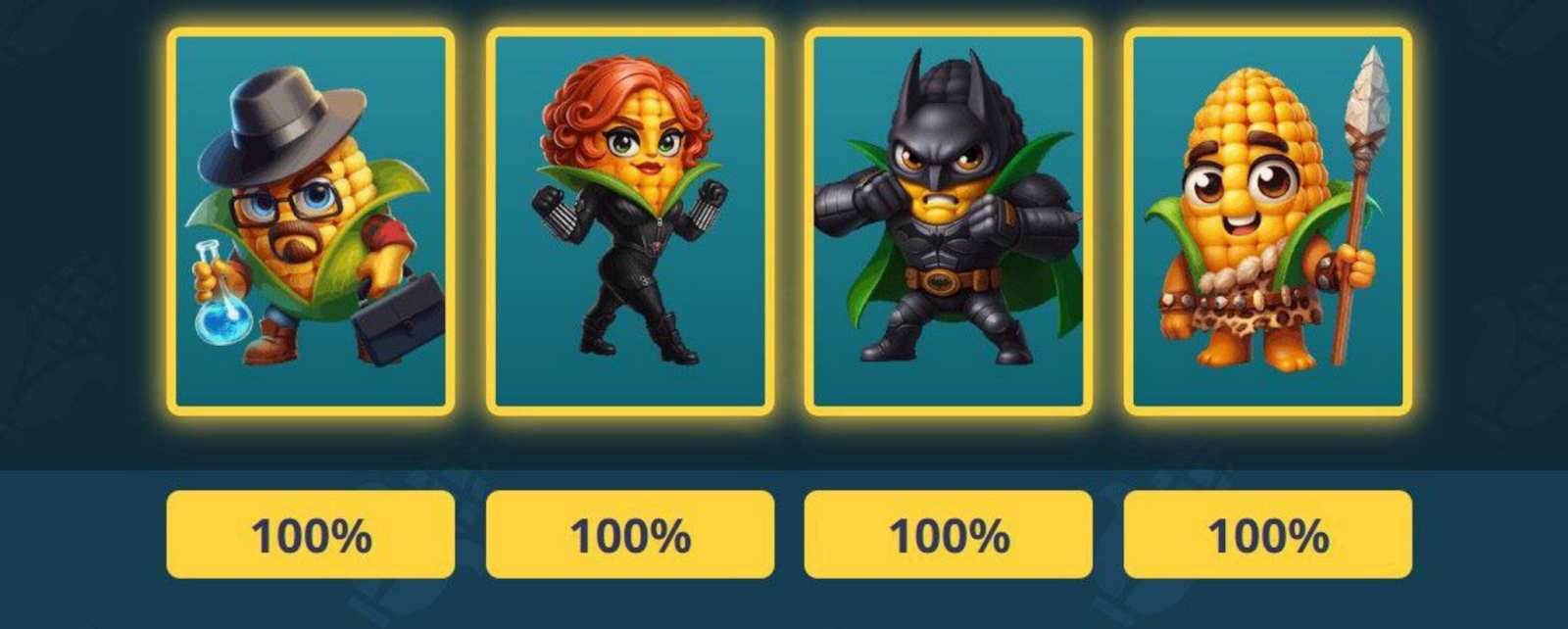This screenshot has width=1568, height=629.
Task: Click the 100% button below the chemist corn
Action: tap(311, 535)
